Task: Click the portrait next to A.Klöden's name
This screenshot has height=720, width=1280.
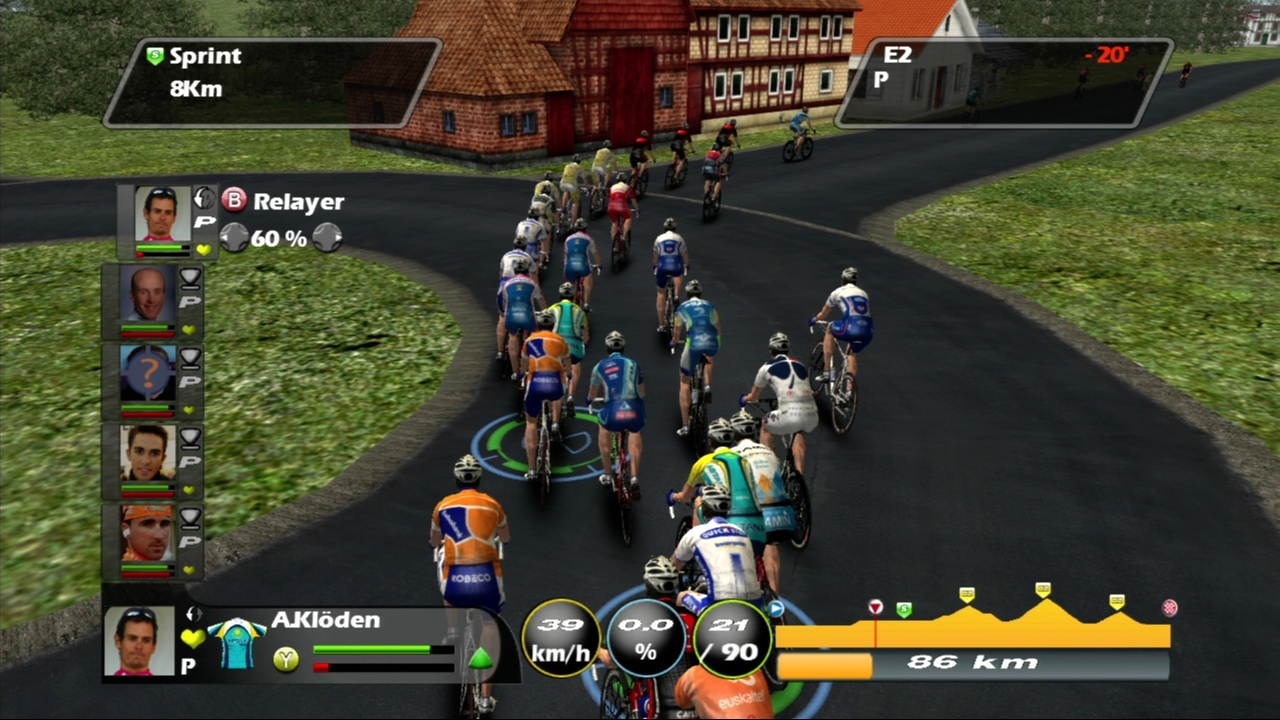Action: (x=139, y=640)
